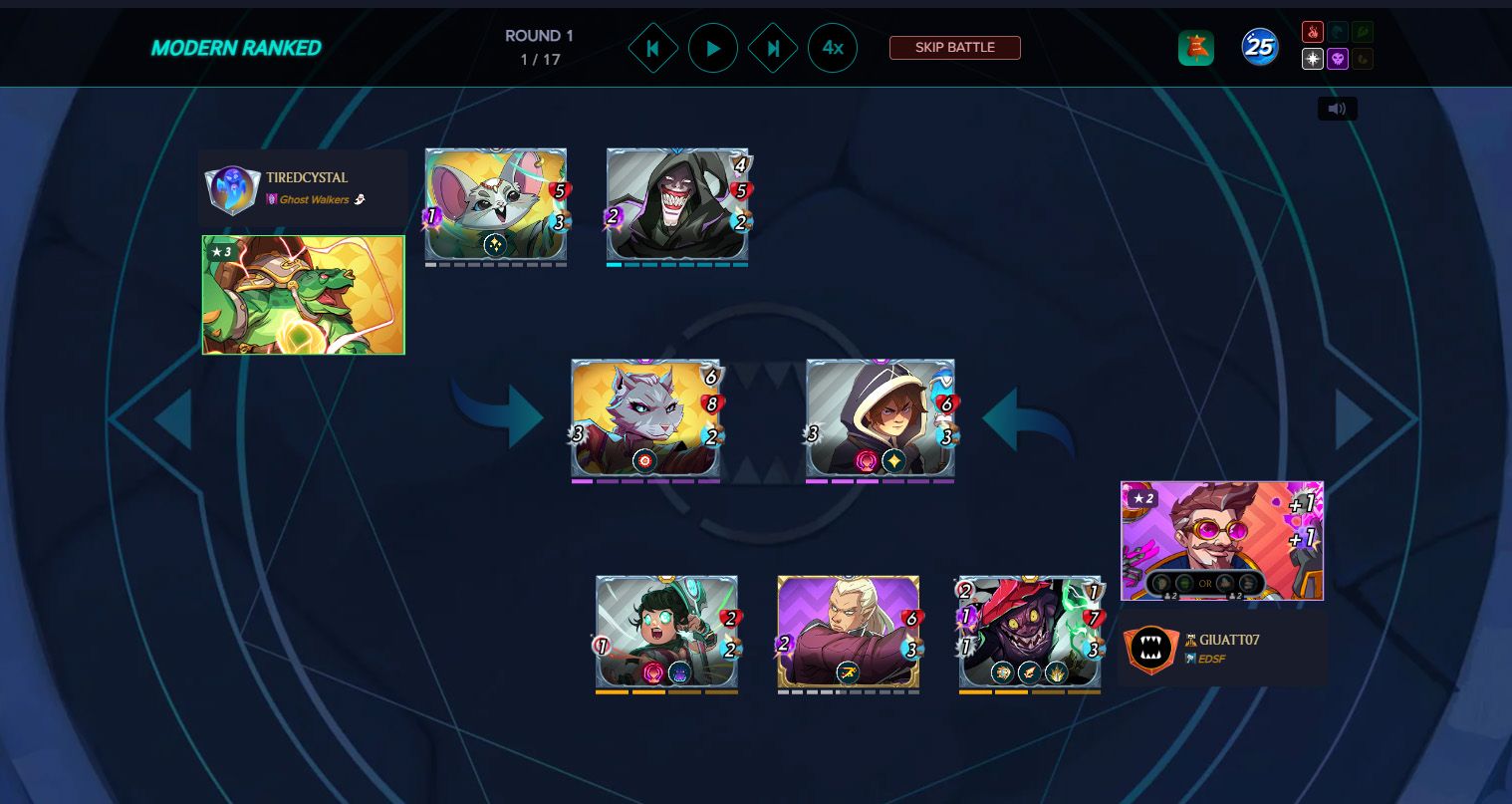This screenshot has height=804, width=1512.
Task: Select the green frog summoner card
Action: pos(304,295)
